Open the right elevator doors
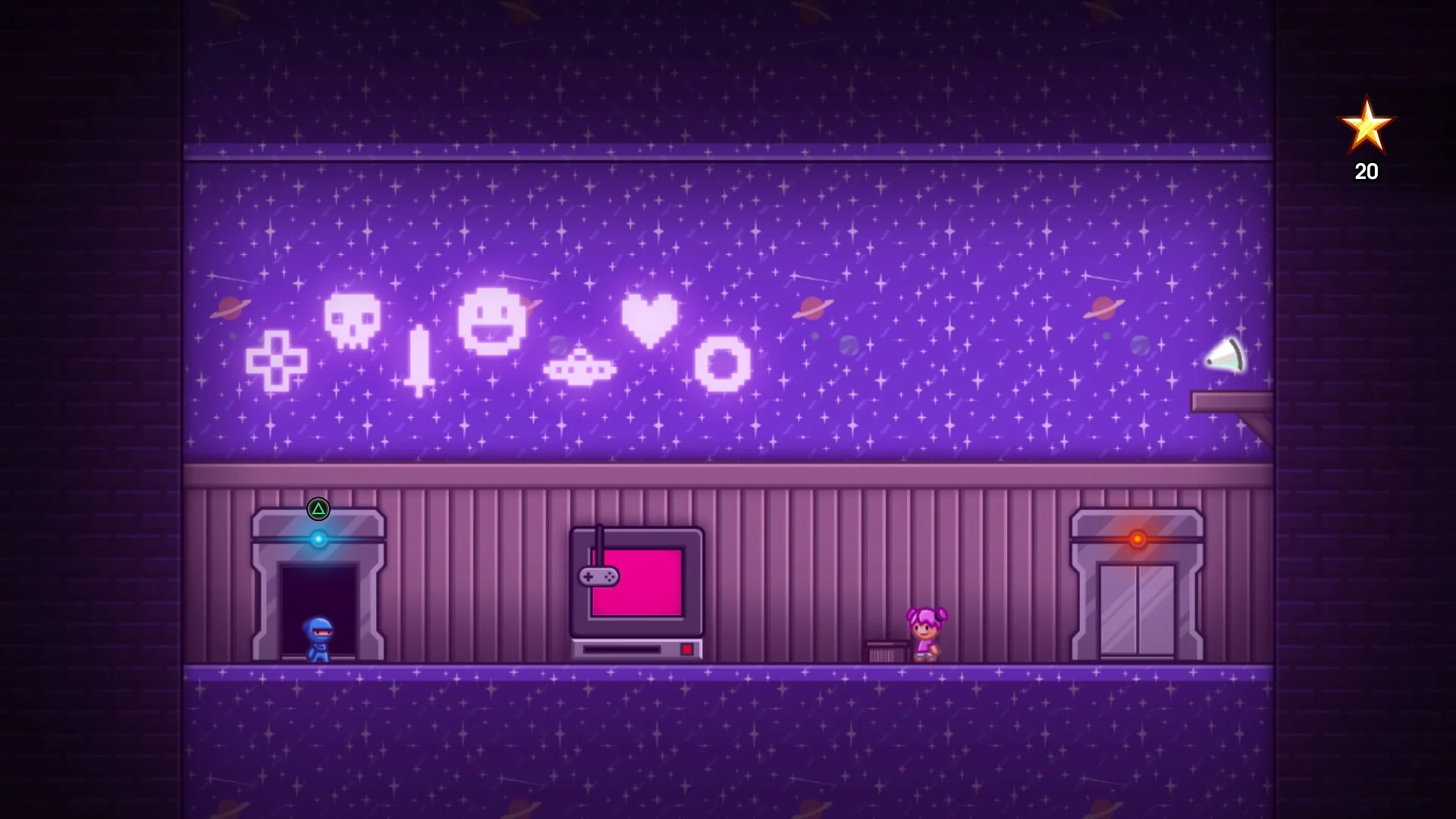Viewport: 1456px width, 819px height. (1136, 607)
